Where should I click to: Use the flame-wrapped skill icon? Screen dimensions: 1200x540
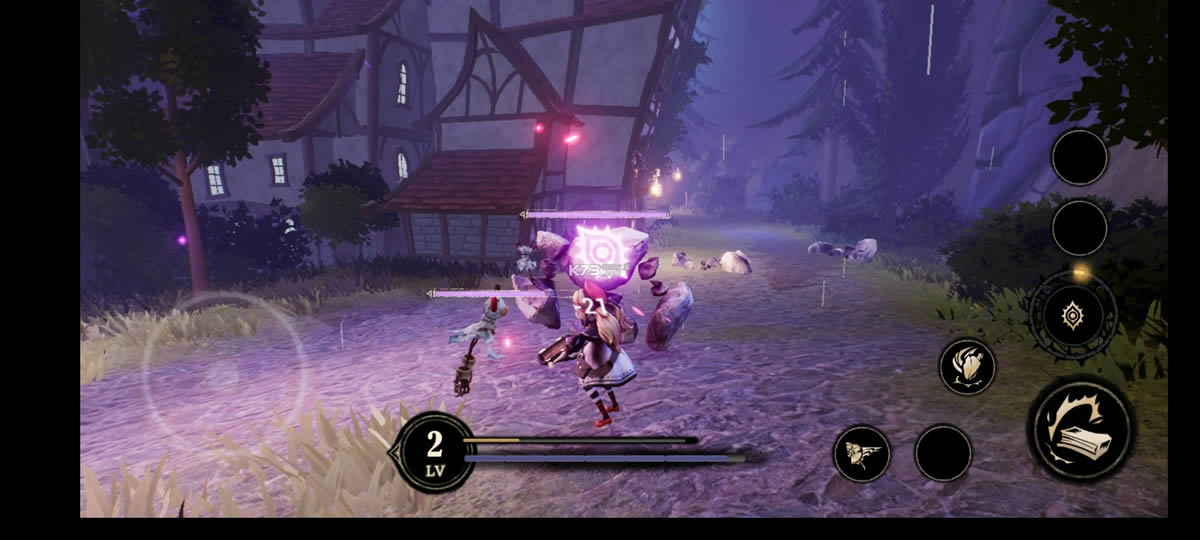tap(967, 367)
